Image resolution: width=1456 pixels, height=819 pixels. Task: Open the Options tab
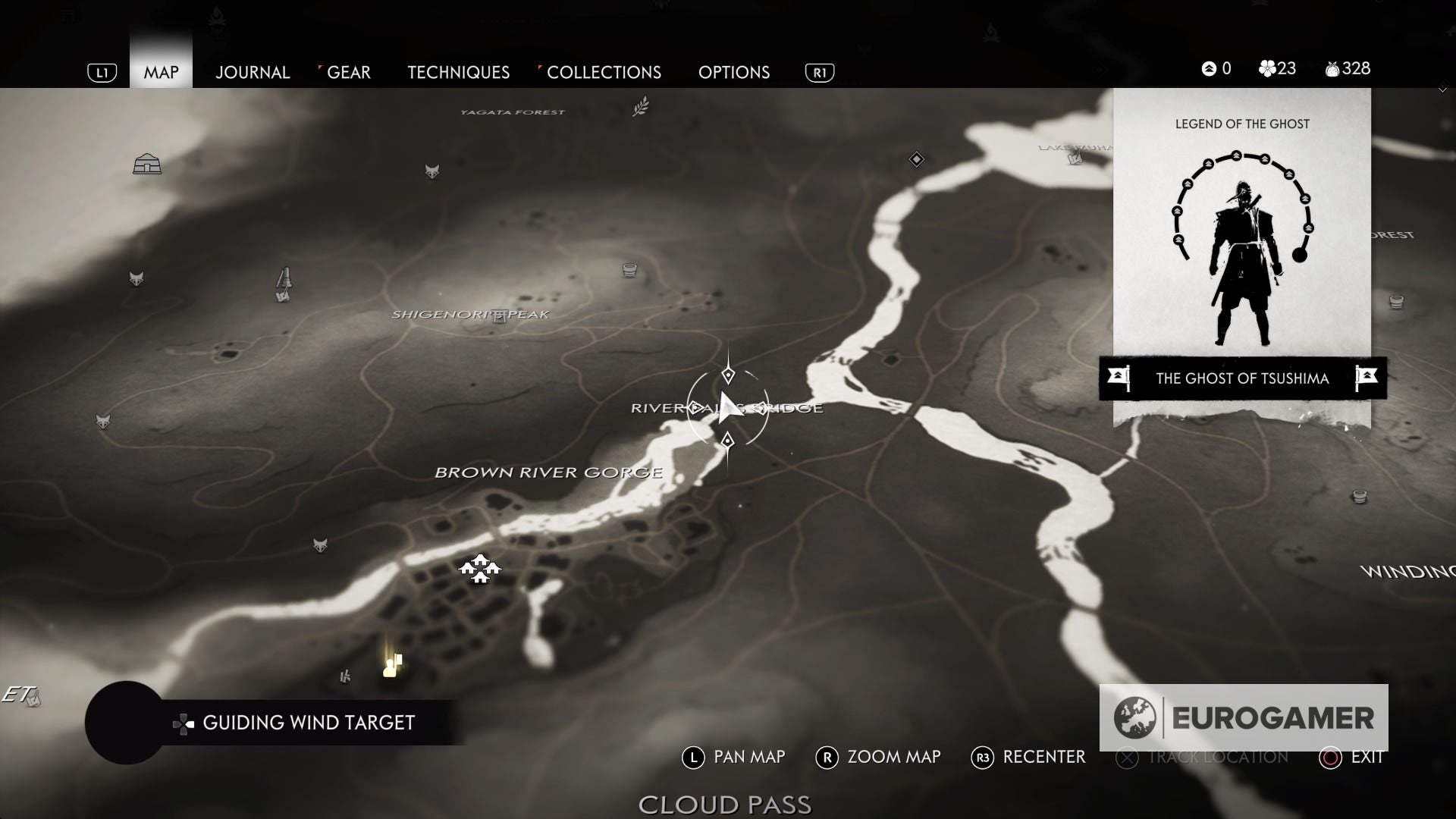pos(733,72)
